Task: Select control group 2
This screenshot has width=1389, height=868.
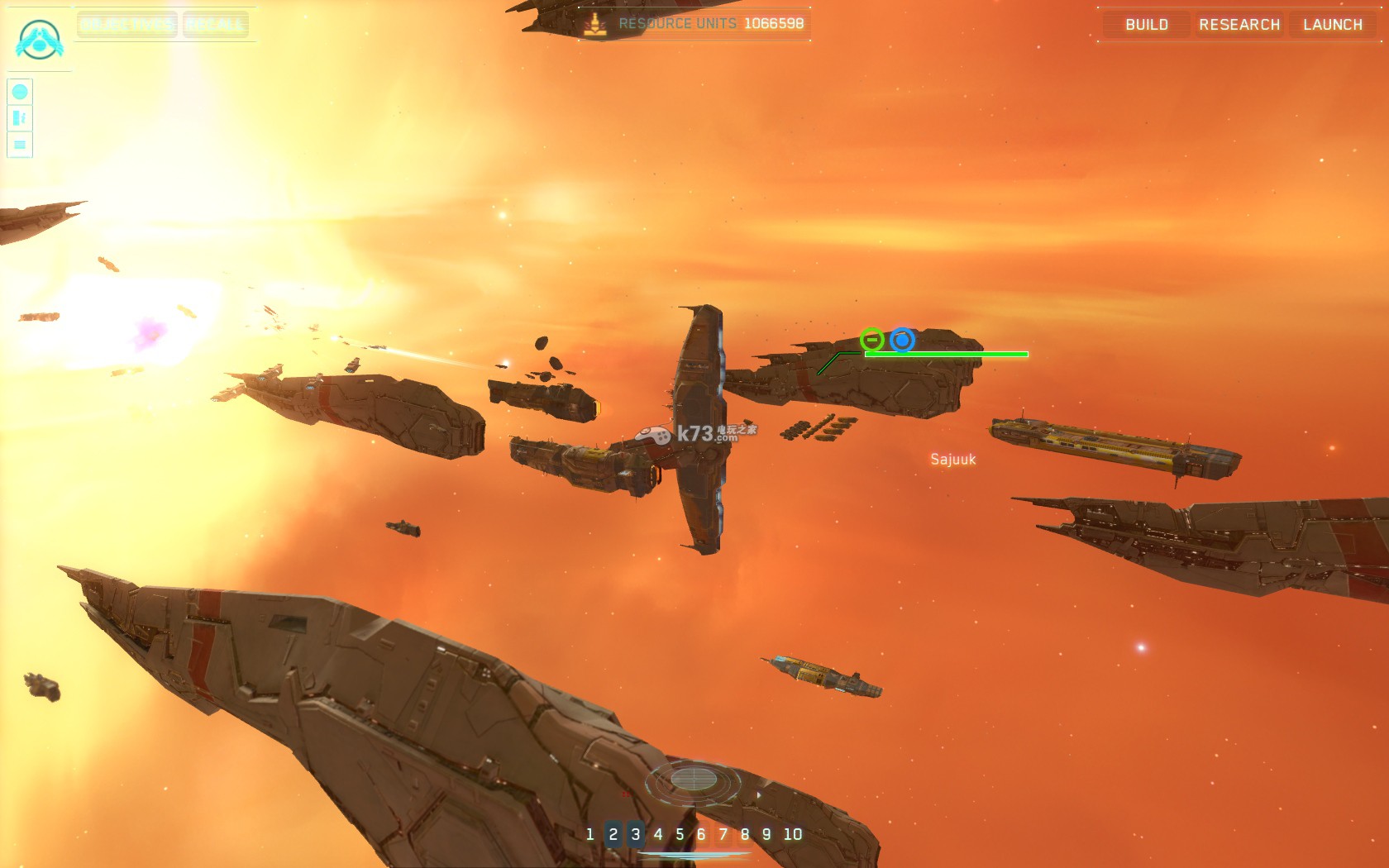Action: point(613,834)
